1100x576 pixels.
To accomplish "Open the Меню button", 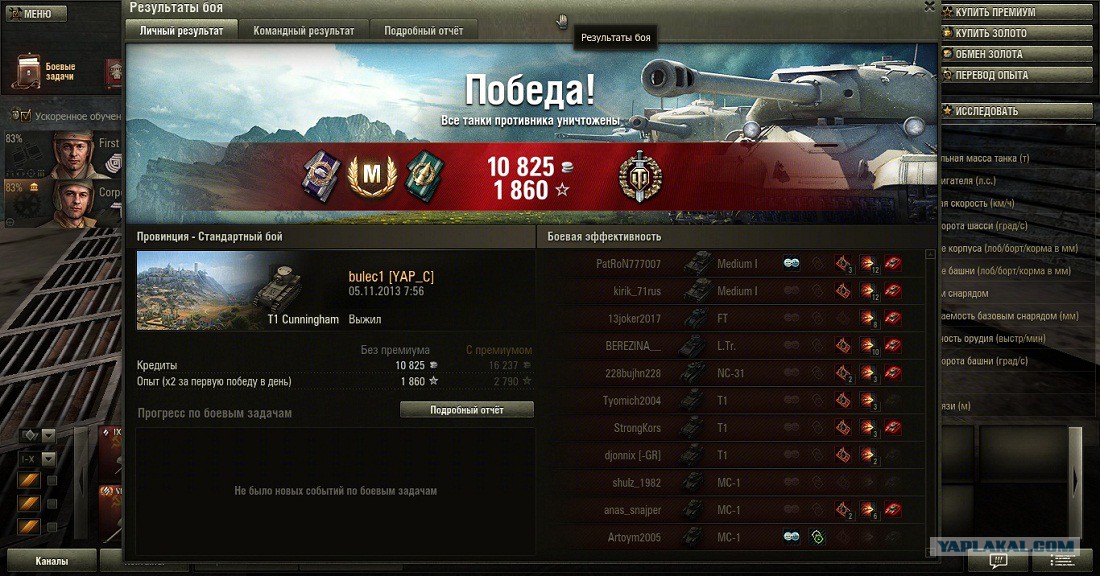I will pos(34,14).
